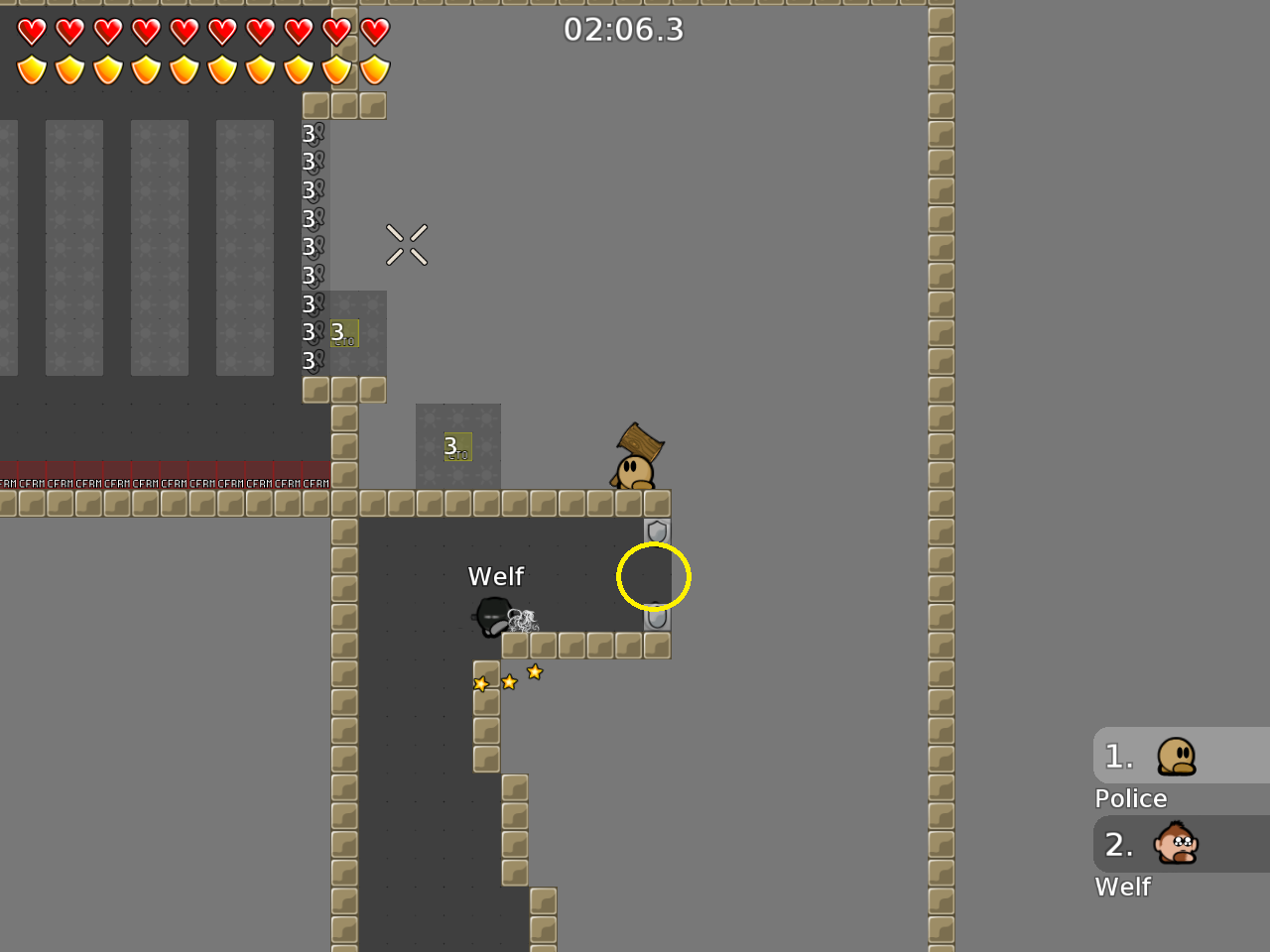Select Police's avatar in the leaderboard
This screenshot has height=952, width=1270.
pos(1177,754)
